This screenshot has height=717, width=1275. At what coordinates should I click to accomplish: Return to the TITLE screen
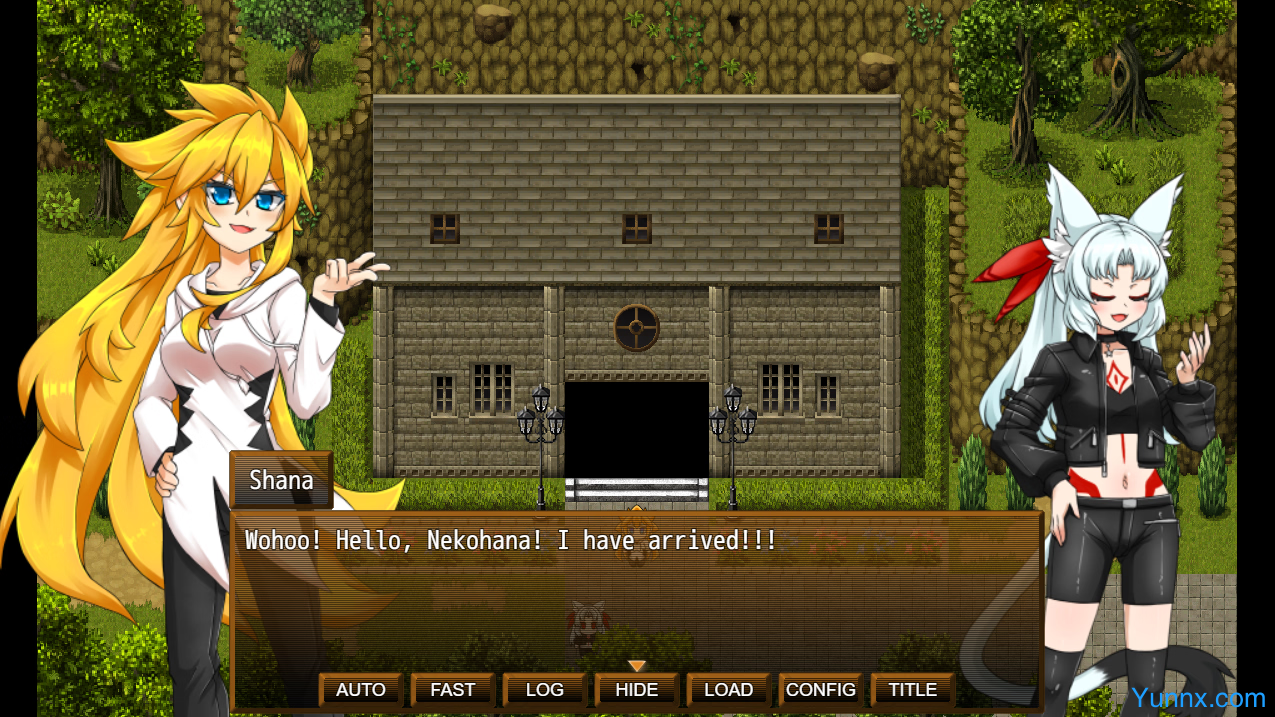click(x=913, y=690)
